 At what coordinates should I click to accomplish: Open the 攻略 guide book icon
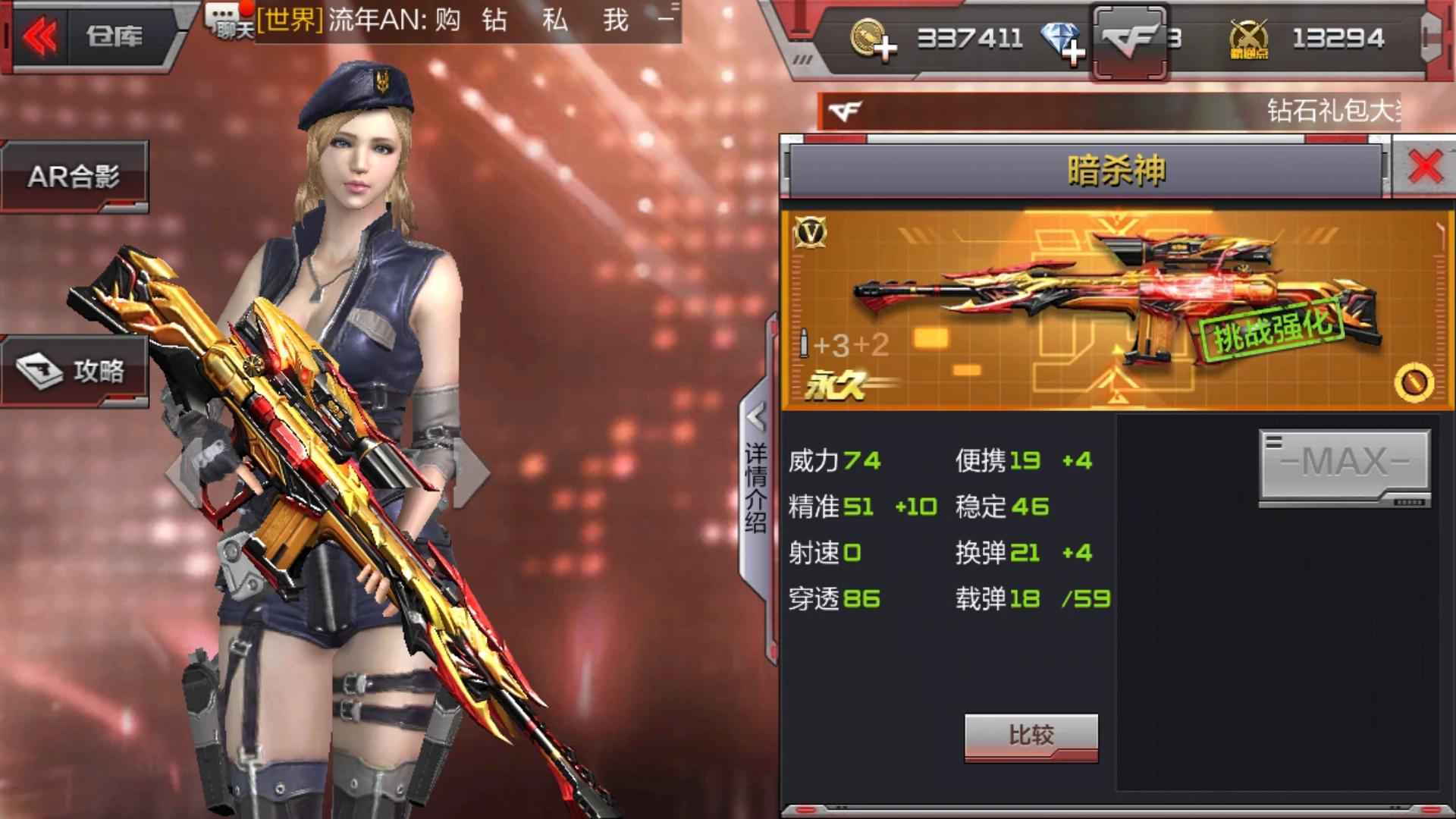tap(76, 372)
